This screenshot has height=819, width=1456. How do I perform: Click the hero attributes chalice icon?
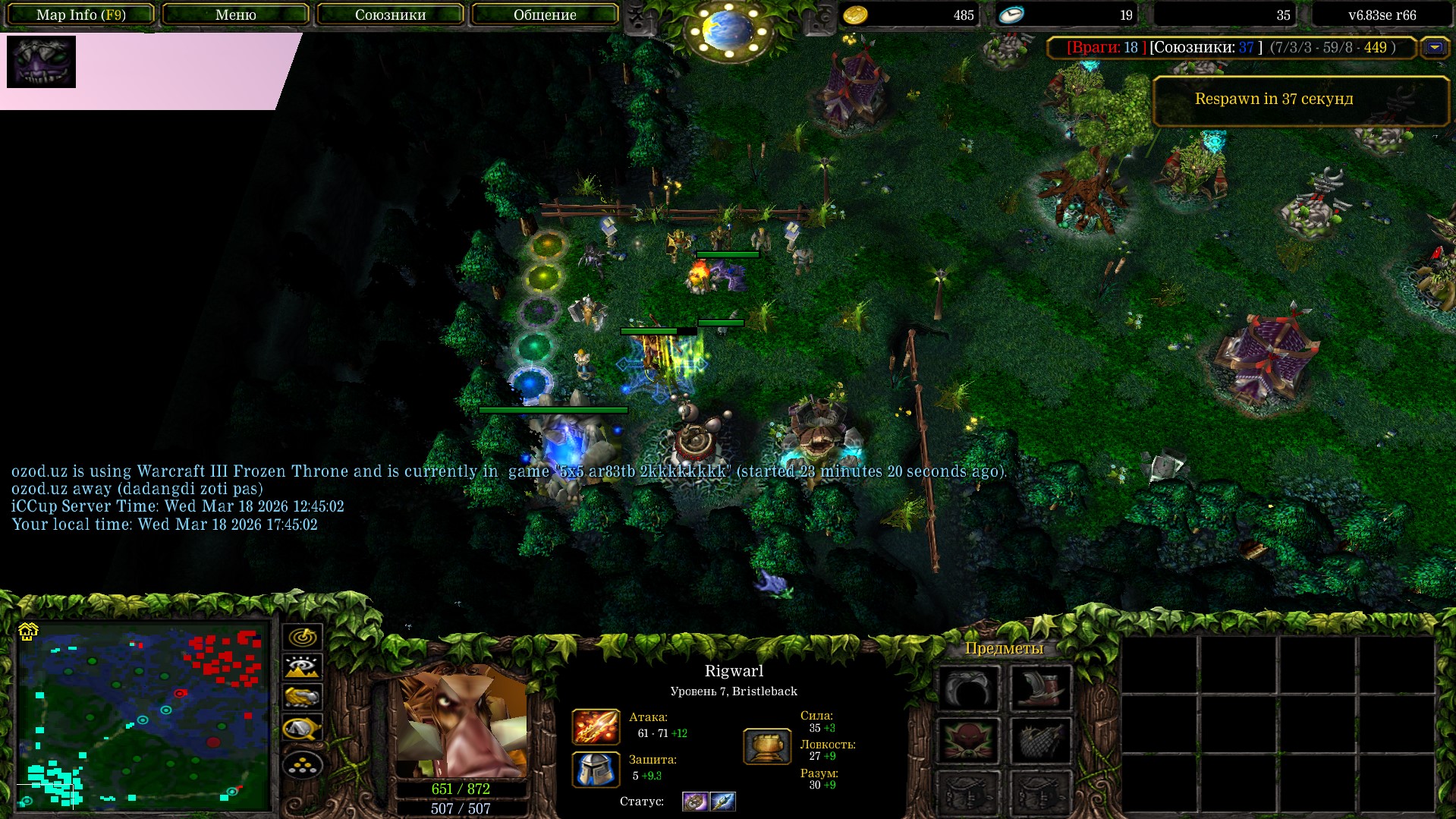tap(767, 746)
